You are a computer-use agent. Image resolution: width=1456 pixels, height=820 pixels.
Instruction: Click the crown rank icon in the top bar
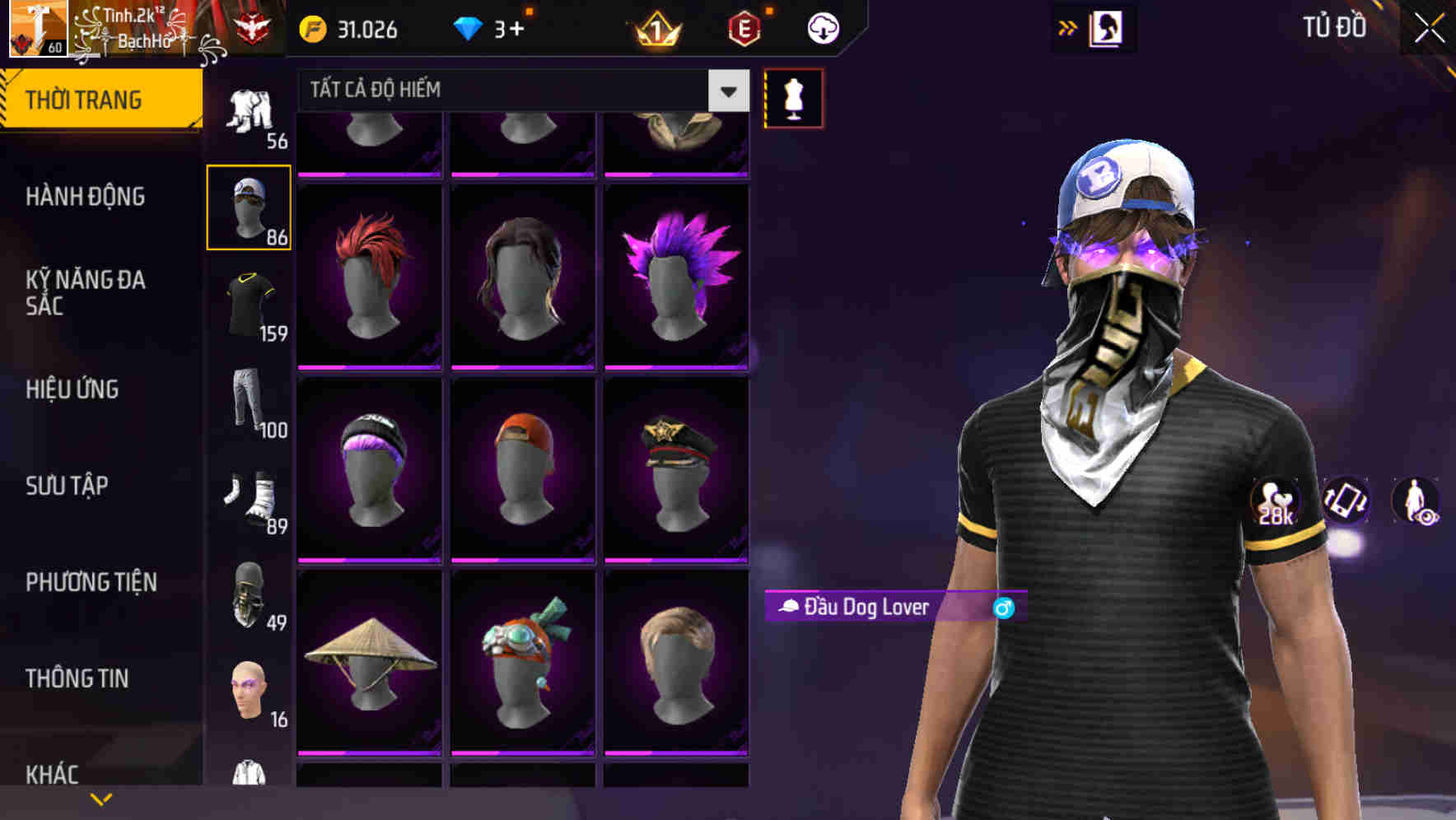tap(653, 30)
